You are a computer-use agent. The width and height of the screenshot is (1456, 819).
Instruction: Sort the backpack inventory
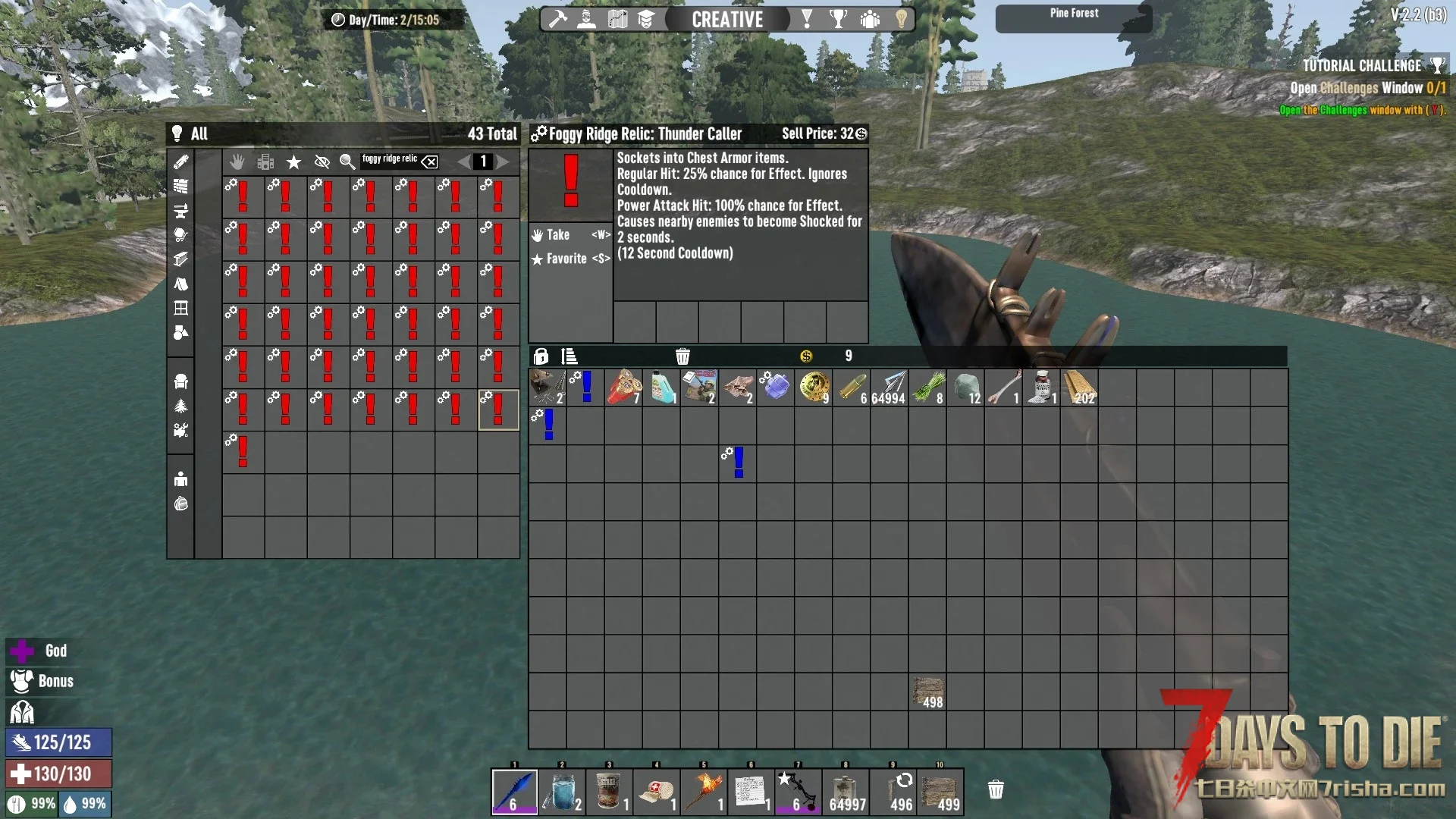click(x=569, y=356)
